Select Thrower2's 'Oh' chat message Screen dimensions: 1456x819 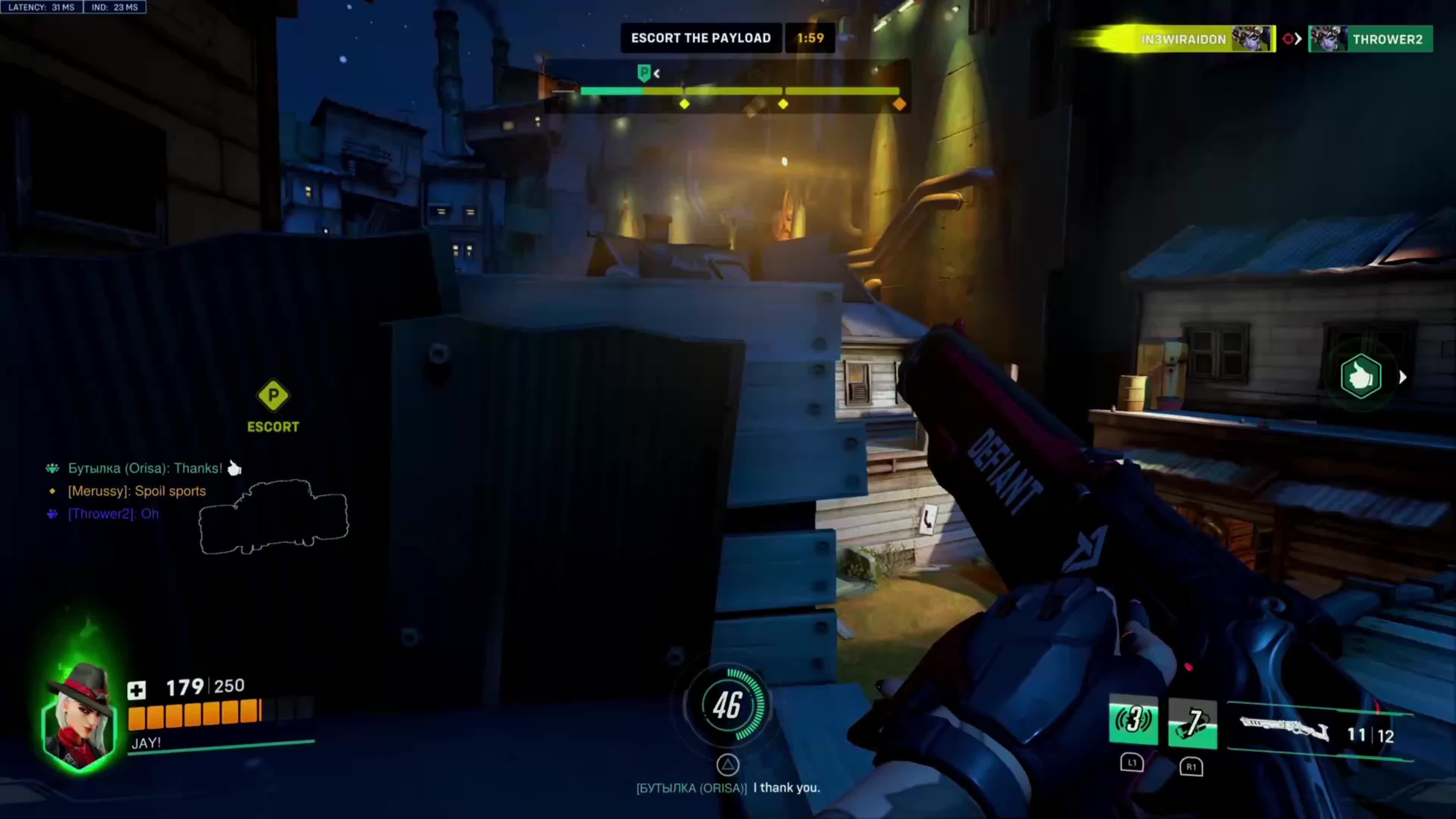[113, 514]
